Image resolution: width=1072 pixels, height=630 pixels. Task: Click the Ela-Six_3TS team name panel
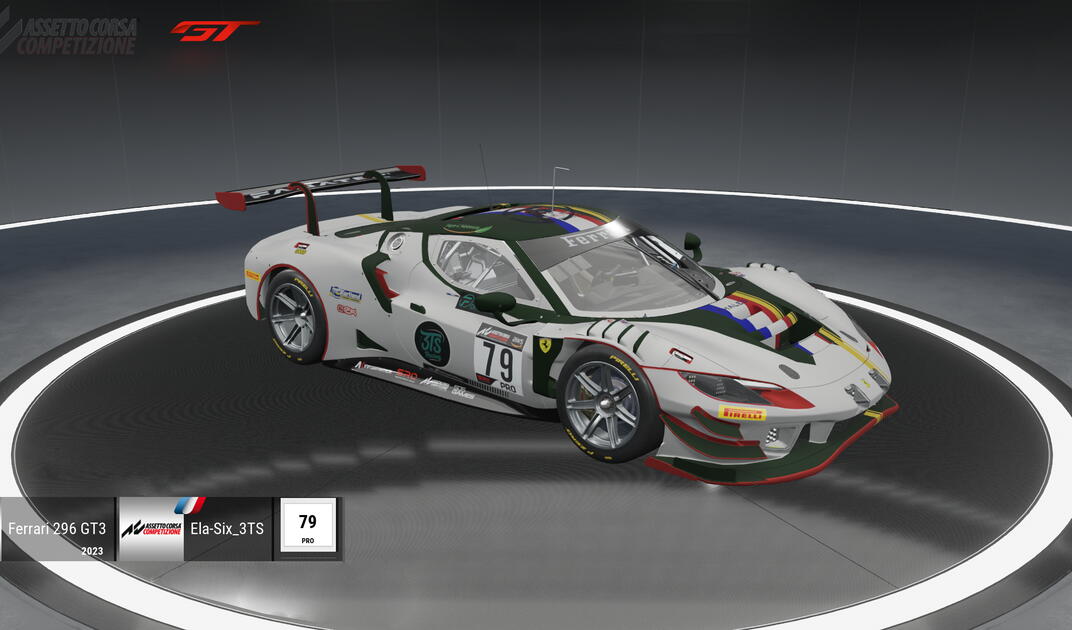pos(226,528)
